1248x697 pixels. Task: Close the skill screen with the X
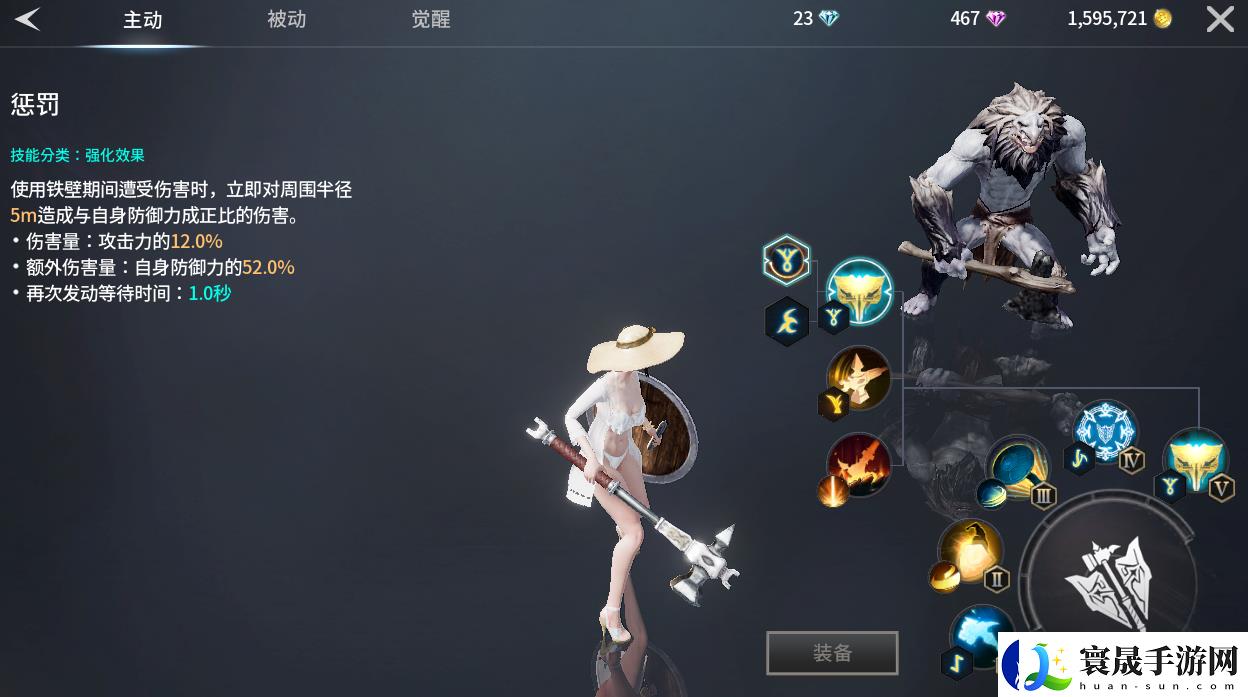click(x=1220, y=19)
